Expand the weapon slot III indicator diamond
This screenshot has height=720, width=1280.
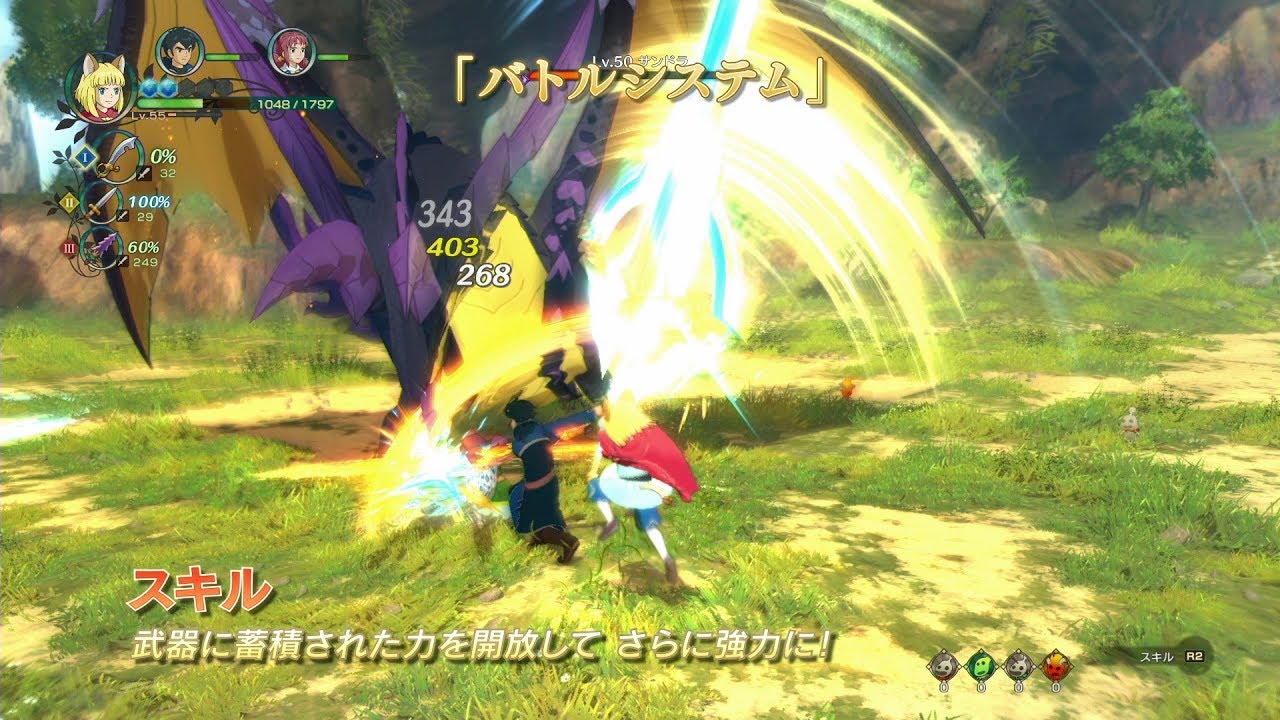(x=68, y=248)
